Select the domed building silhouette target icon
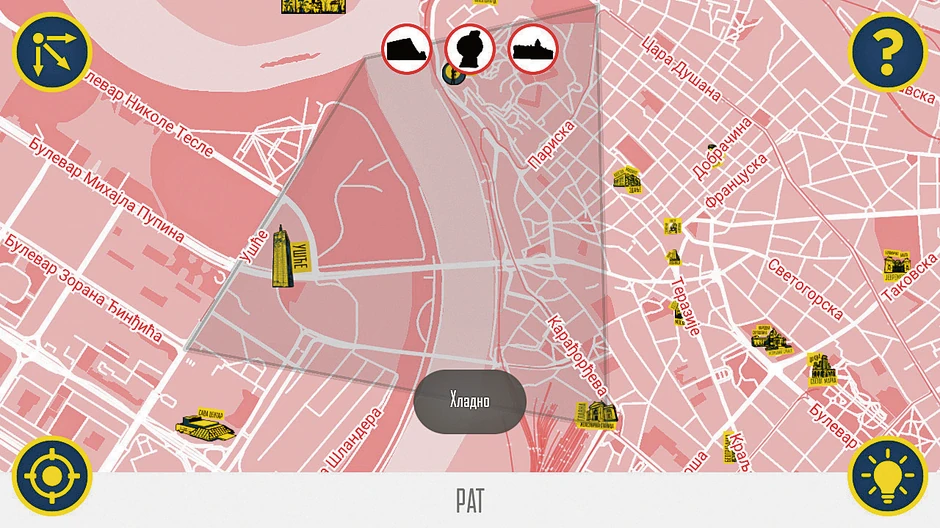The image size is (940, 528). point(533,46)
